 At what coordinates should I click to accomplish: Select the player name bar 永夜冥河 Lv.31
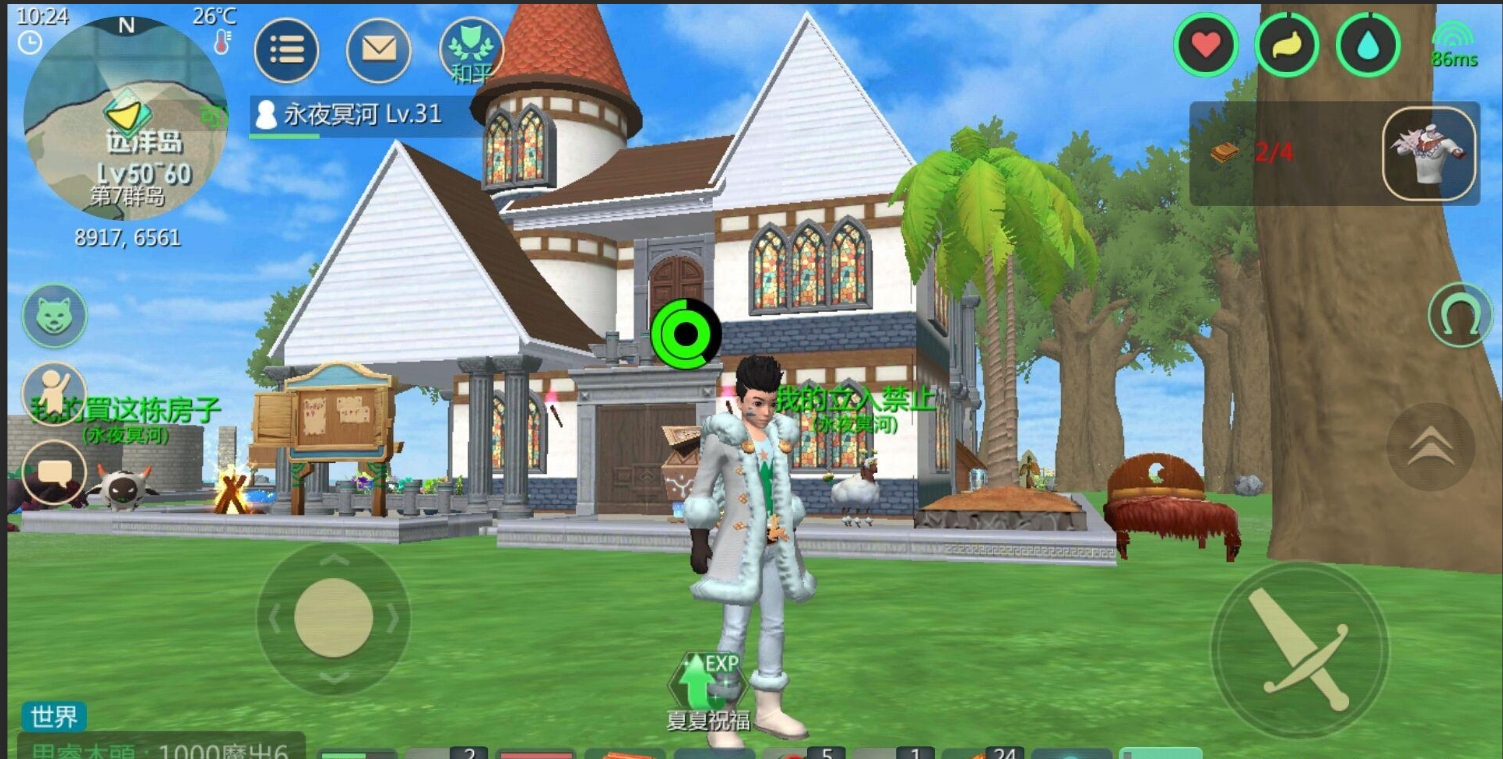point(361,115)
